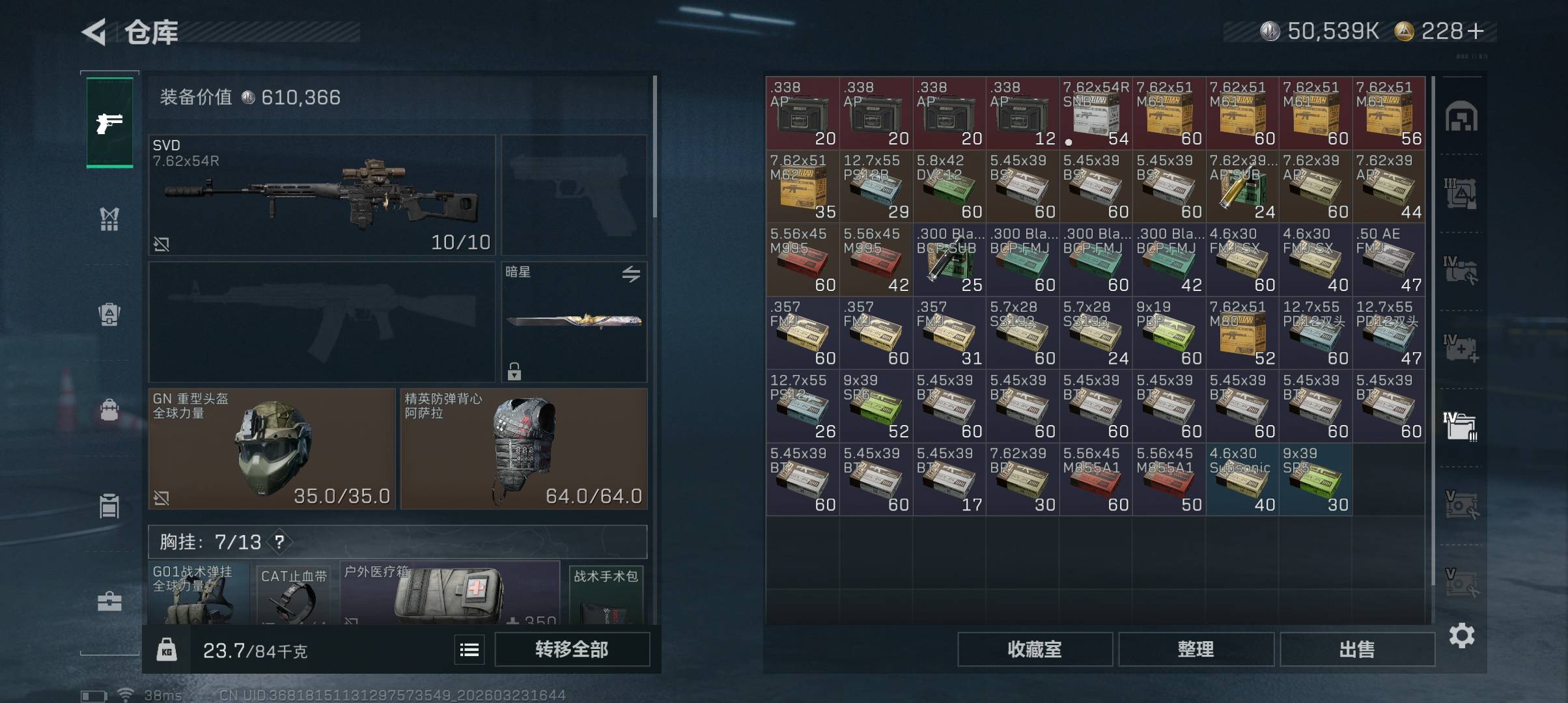The image size is (1568, 703).
Task: Choose the GN 重型头盔 helmet slot
Action: (x=272, y=448)
